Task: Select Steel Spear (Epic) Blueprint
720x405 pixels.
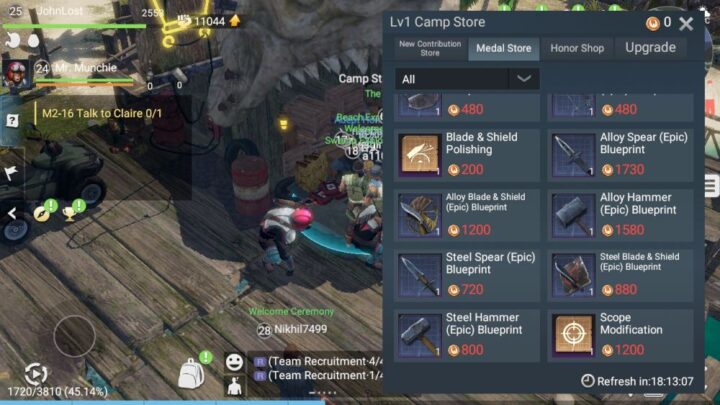Action: click(467, 274)
